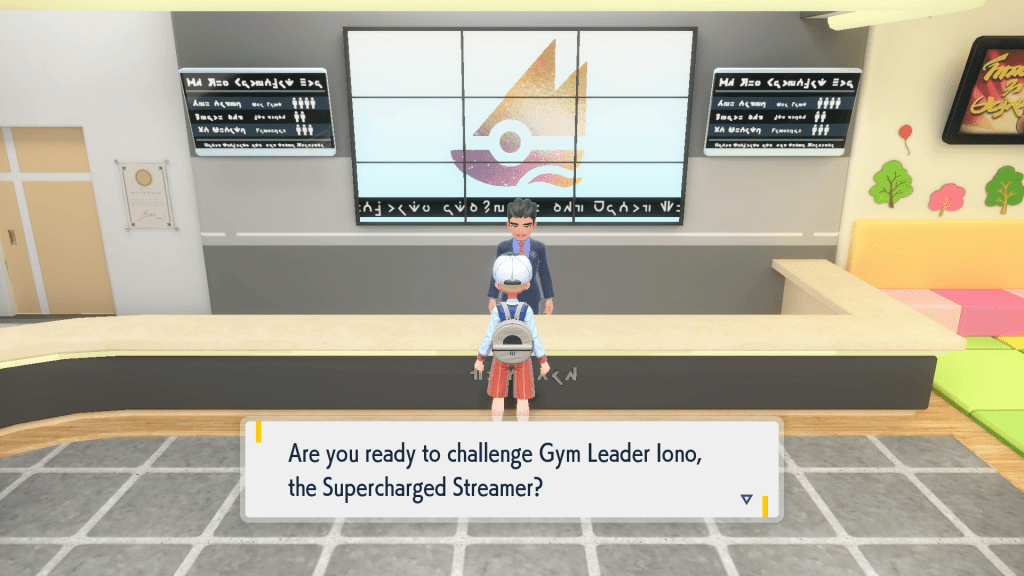Advance dialogue with the blue continue arrow

click(x=746, y=499)
